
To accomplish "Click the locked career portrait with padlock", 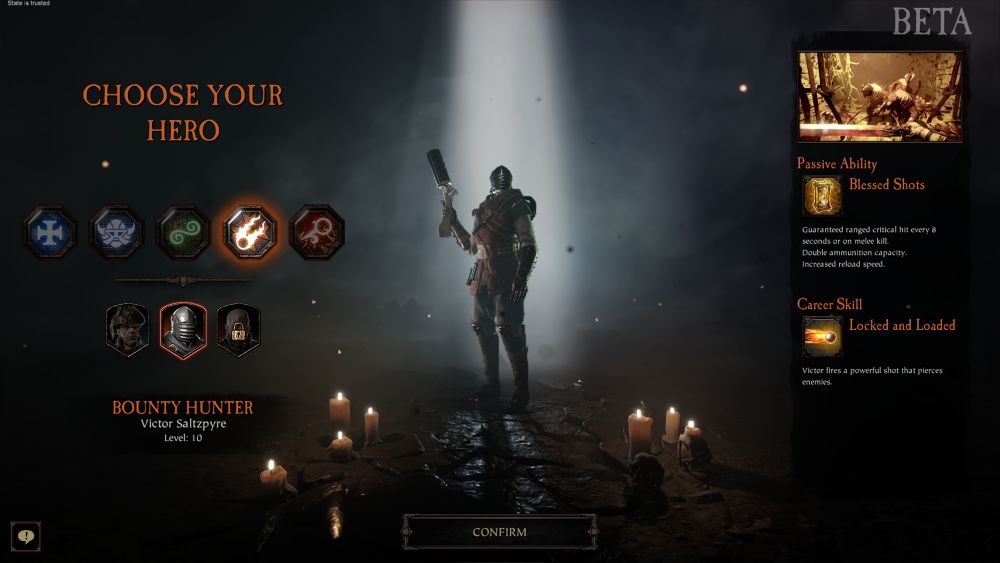I will click(x=238, y=330).
